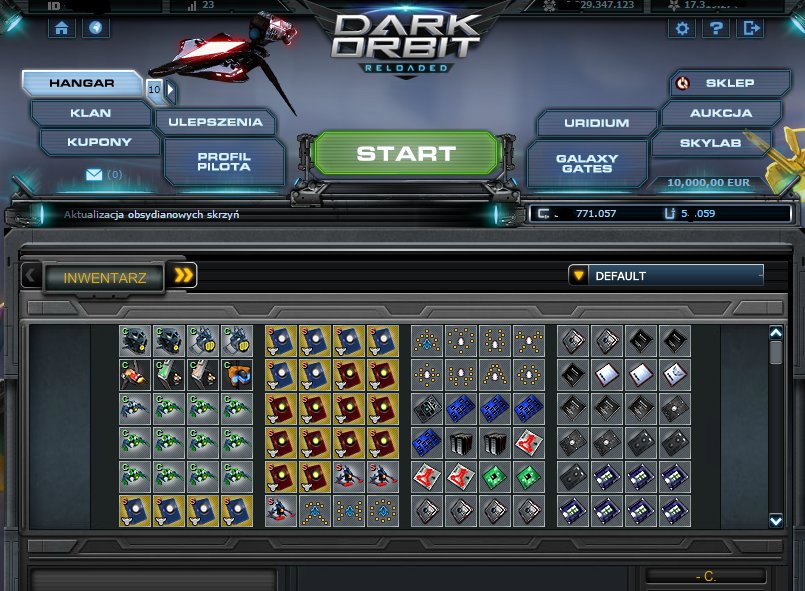The height and width of the screenshot is (591, 805).
Task: Show the Ulepszenia upgrades section
Action: pos(215,122)
